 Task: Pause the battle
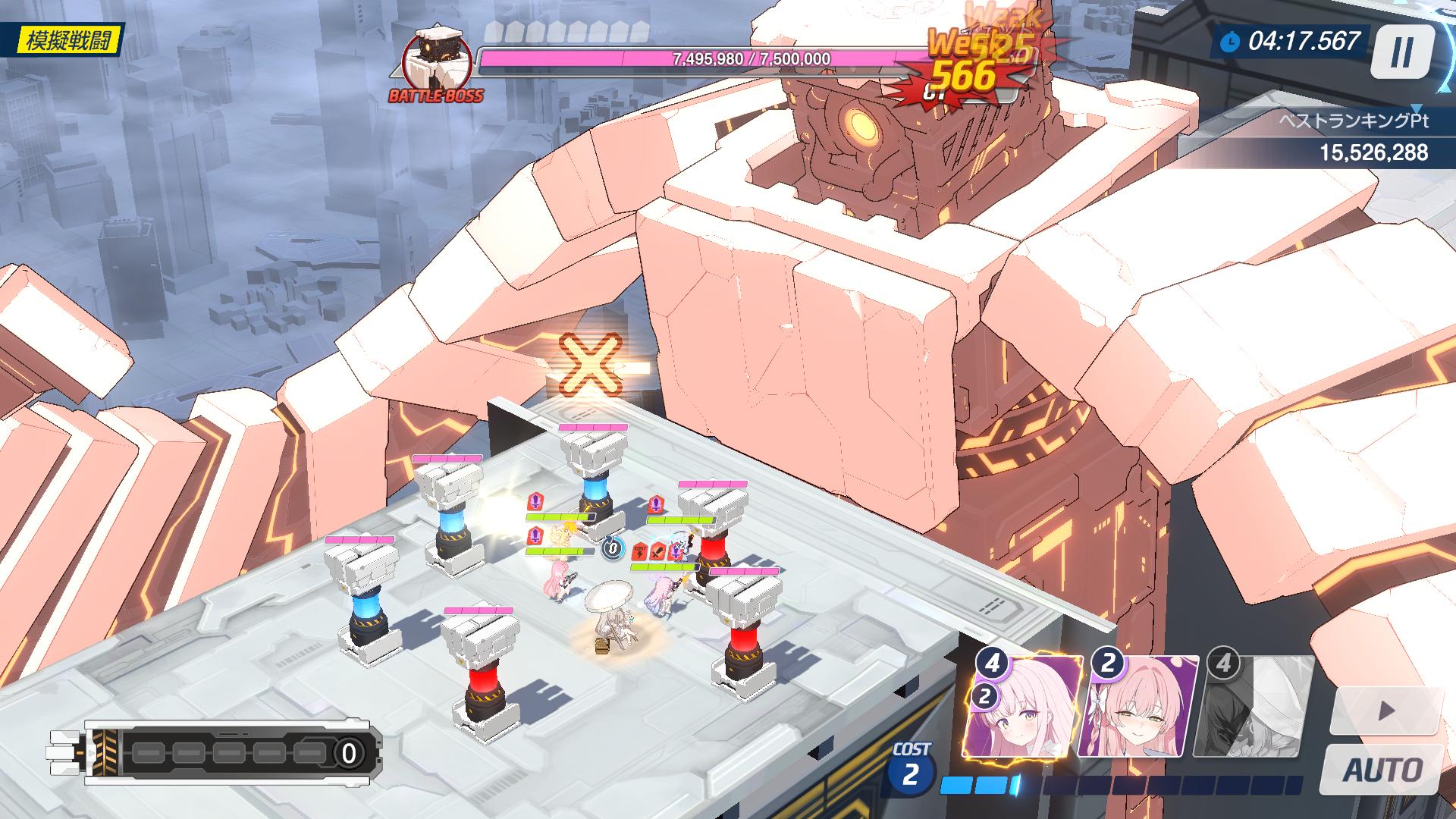[x=1402, y=52]
